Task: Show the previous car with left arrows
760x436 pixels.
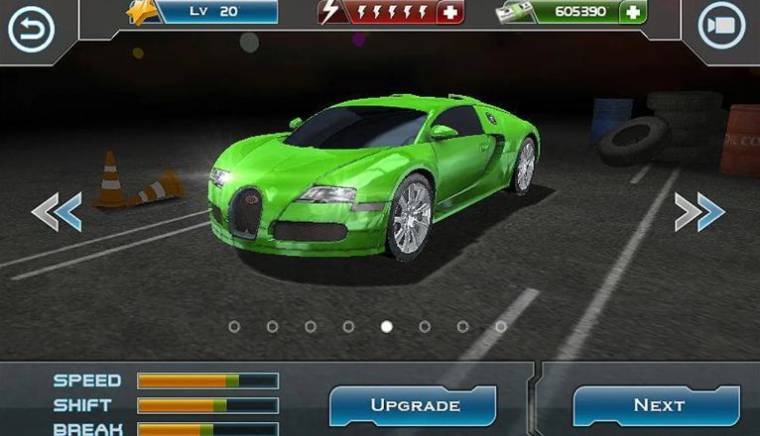Action: tap(56, 211)
